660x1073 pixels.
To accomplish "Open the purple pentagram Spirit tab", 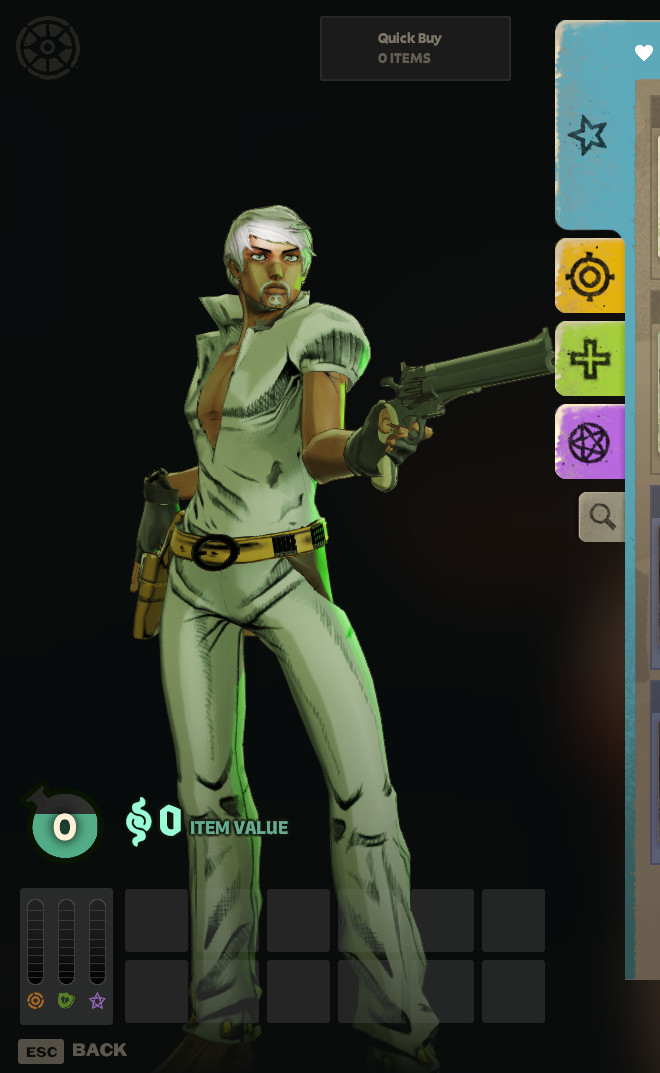I will (590, 442).
